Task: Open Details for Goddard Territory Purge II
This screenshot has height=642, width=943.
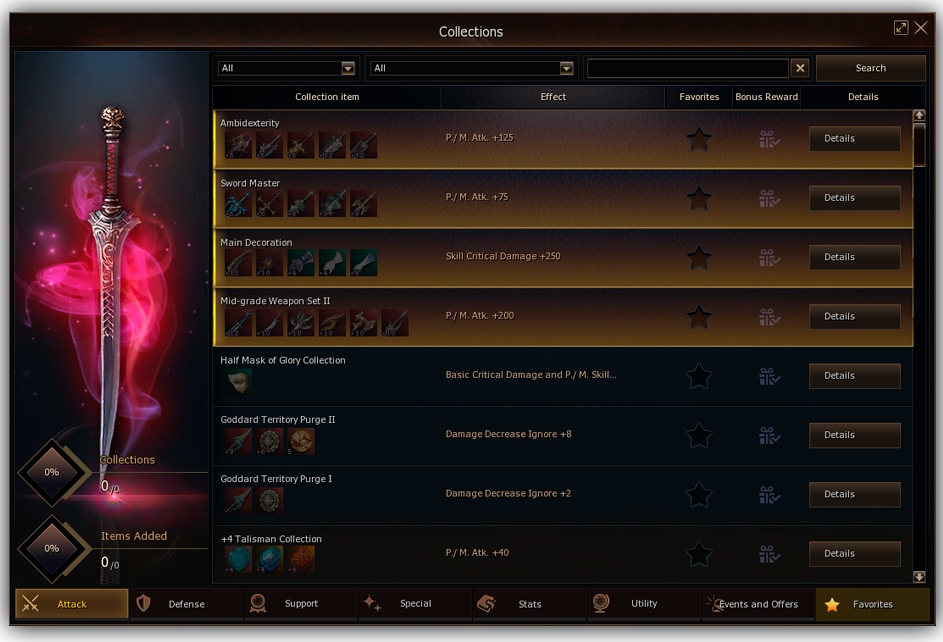Action: click(854, 435)
